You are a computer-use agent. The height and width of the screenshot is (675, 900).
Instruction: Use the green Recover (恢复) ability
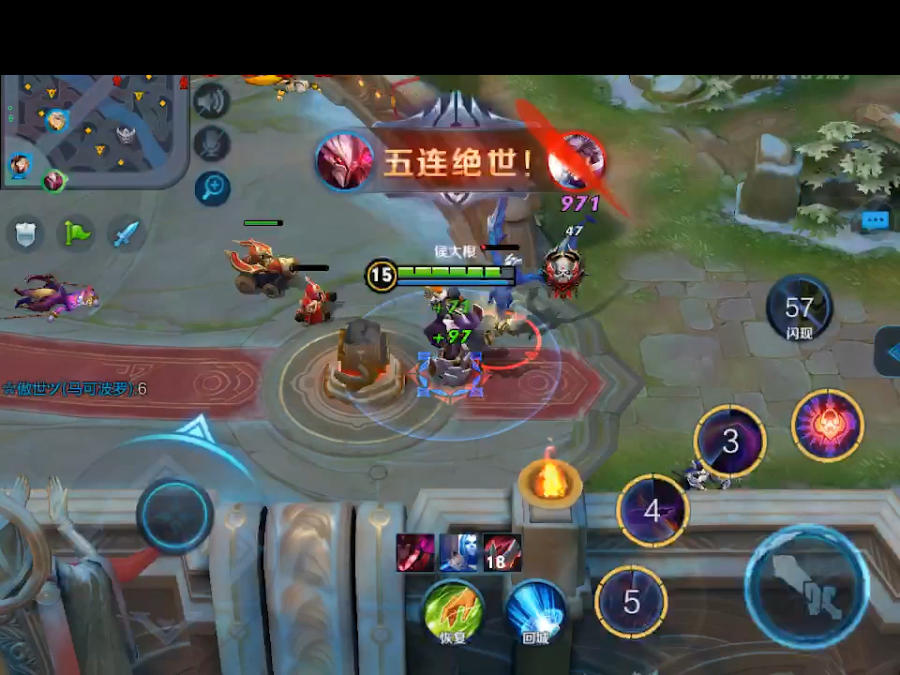tap(452, 608)
